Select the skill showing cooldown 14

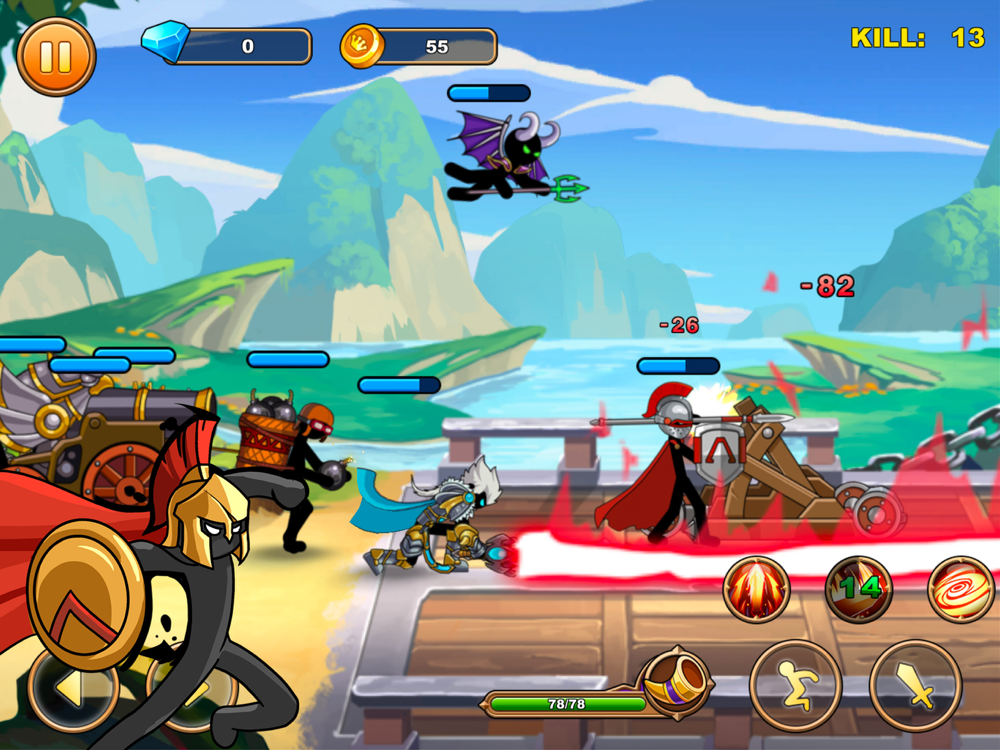(858, 590)
